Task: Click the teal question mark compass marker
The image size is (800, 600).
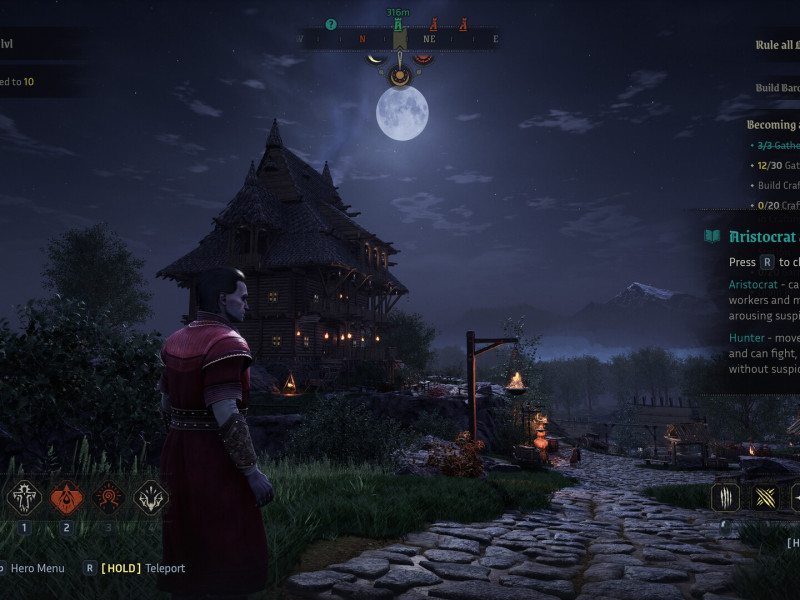Action: pos(331,24)
